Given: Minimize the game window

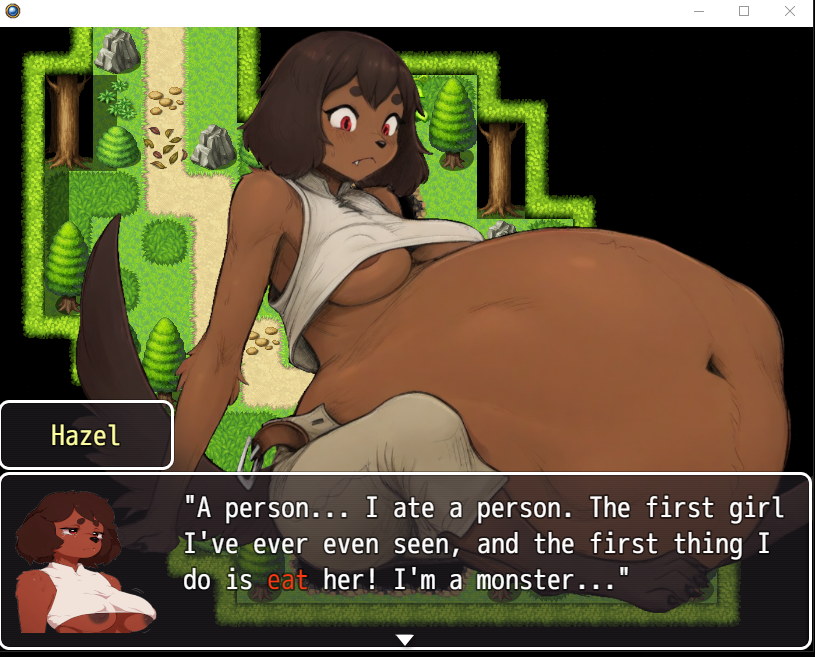Looking at the screenshot, I should tap(699, 11).
